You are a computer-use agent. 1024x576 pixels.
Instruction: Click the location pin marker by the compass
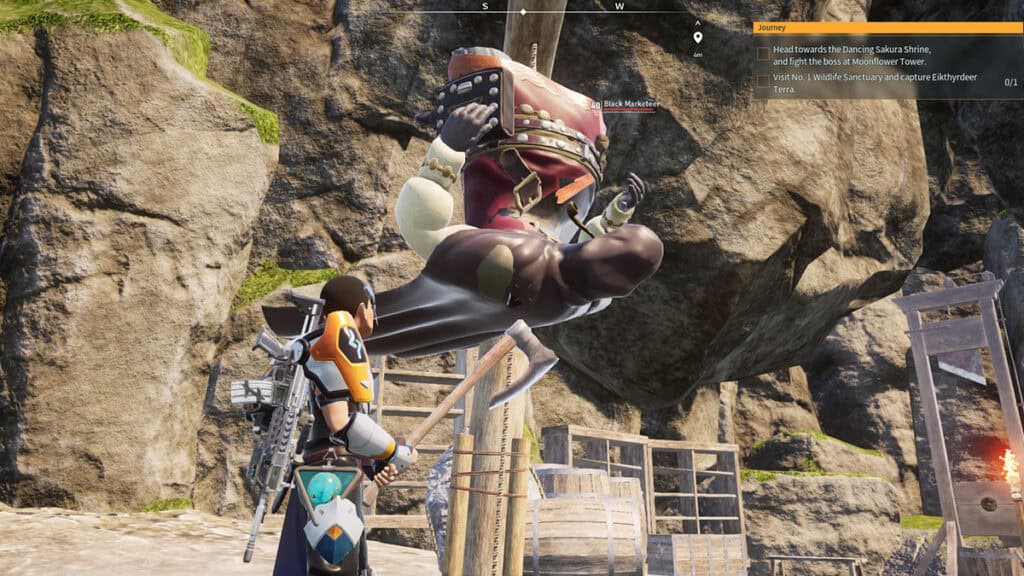(x=697, y=38)
